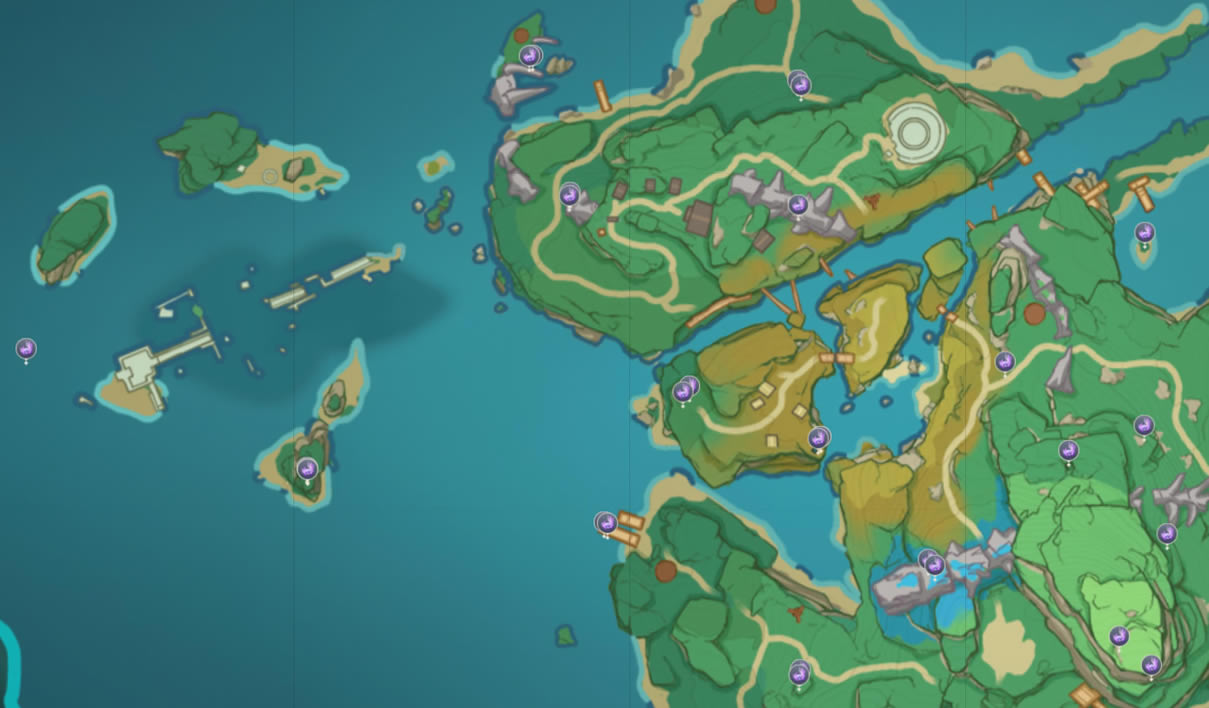Select the marker on the grey rocky village ridge
The width and height of the screenshot is (1209, 708).
click(798, 205)
